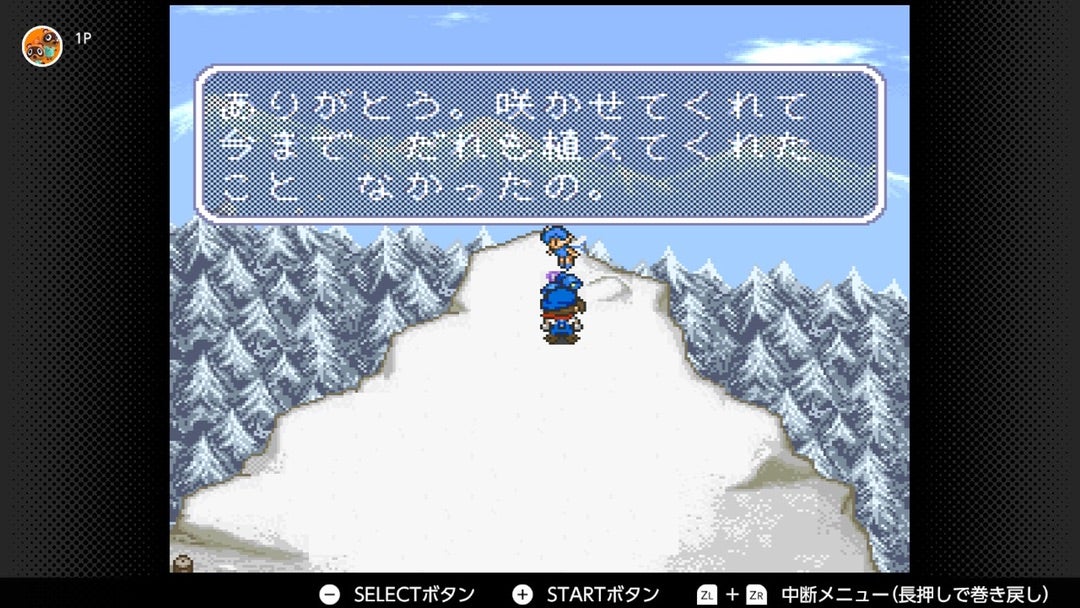Click the 1P player avatar icon
The height and width of the screenshot is (608, 1080).
pyautogui.click(x=43, y=46)
